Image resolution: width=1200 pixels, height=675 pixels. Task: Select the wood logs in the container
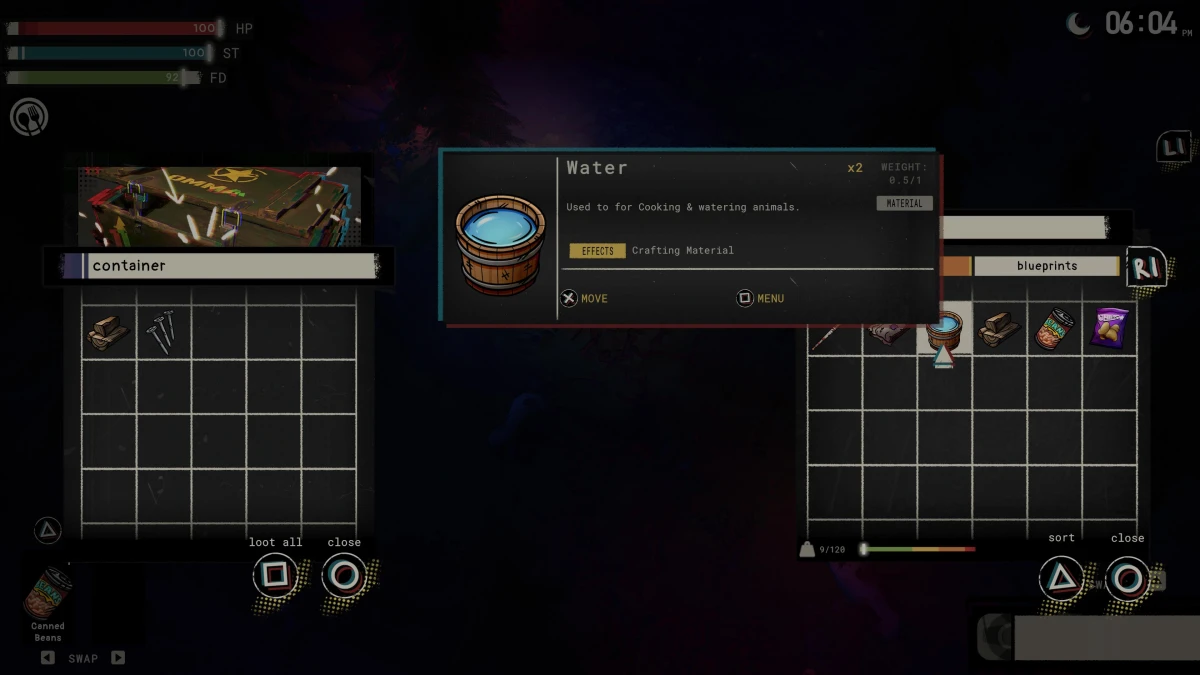(x=107, y=332)
